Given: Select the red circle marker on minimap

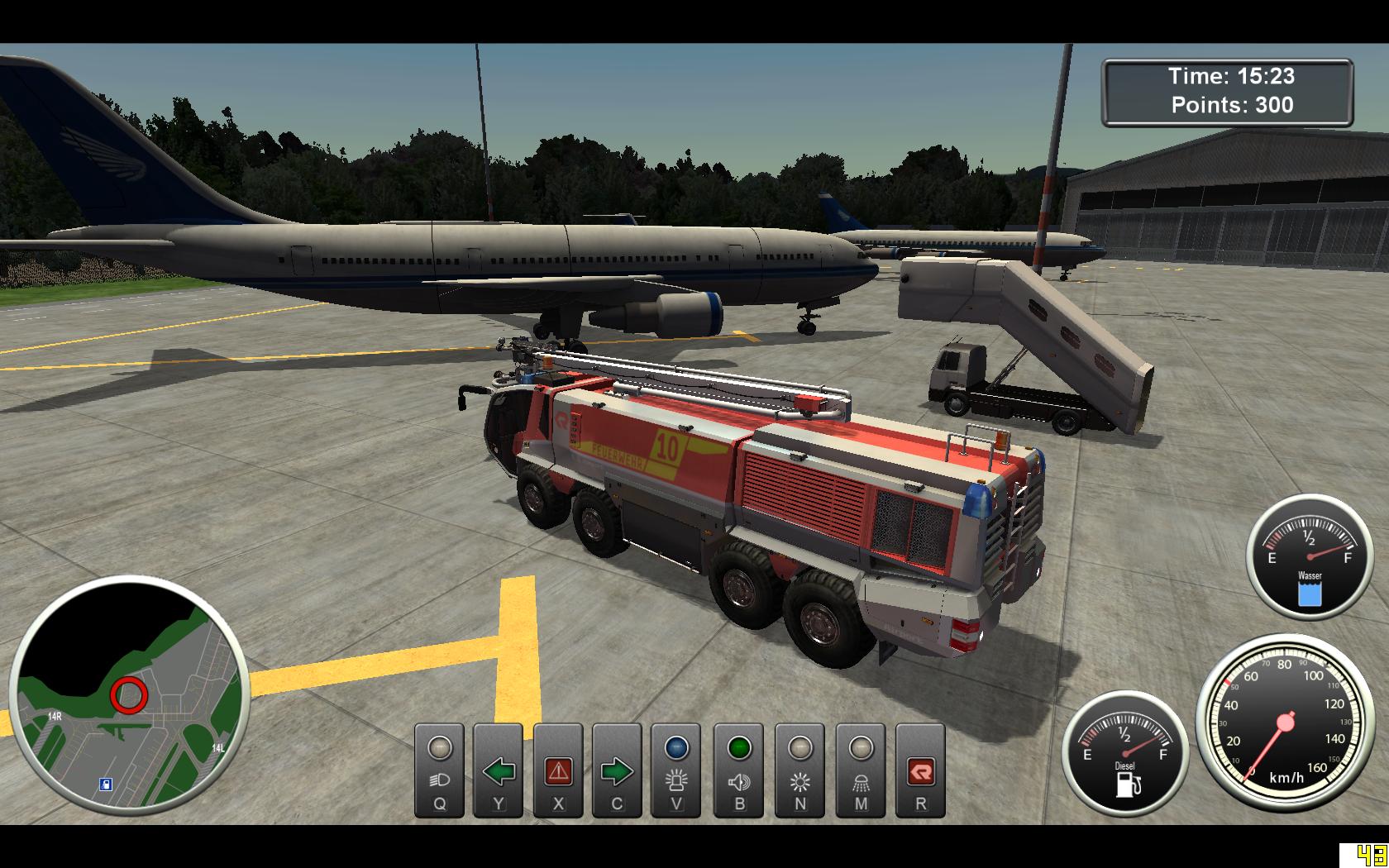Looking at the screenshot, I should (128, 695).
